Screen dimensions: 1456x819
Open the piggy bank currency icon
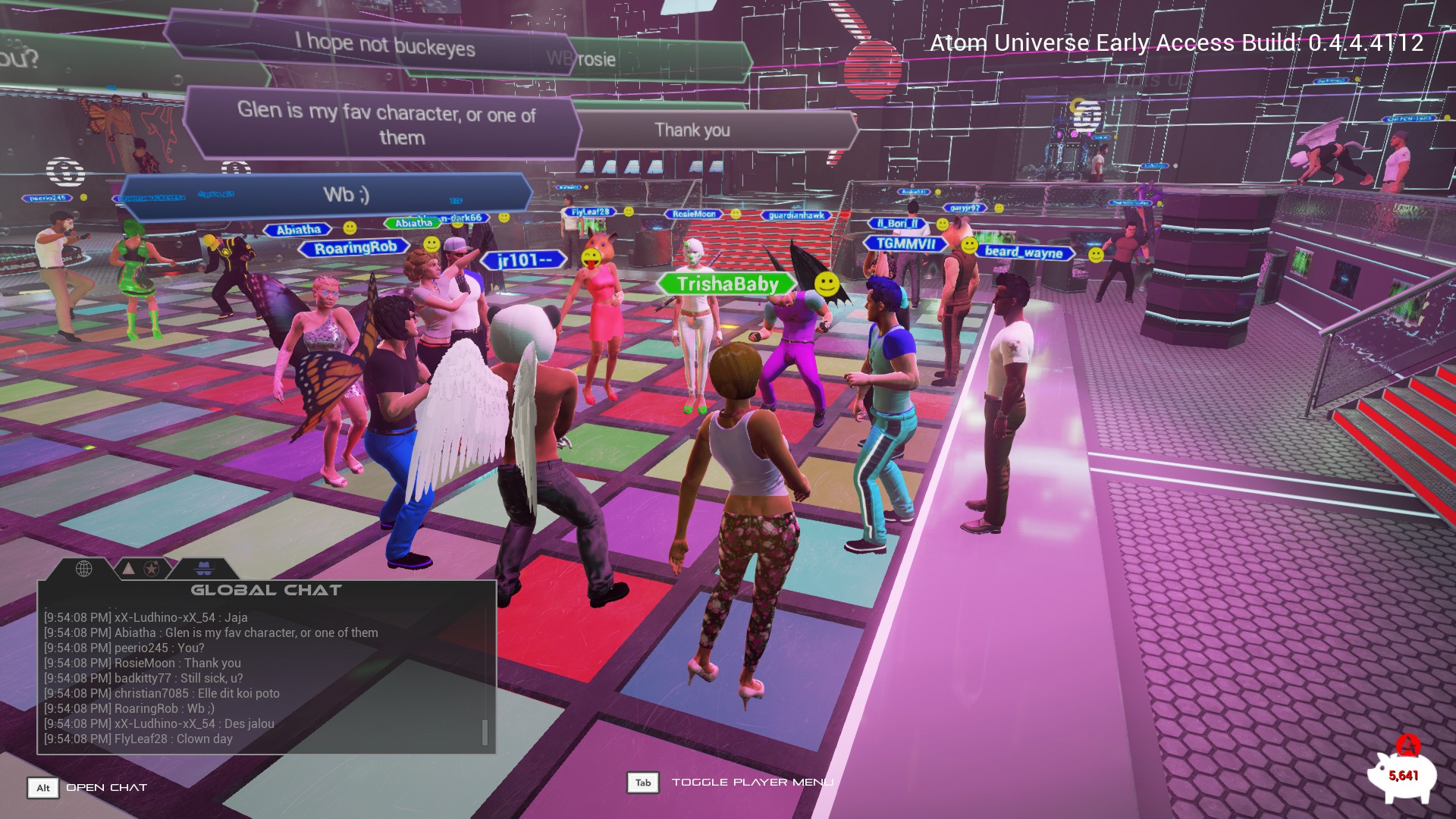pos(1402,775)
